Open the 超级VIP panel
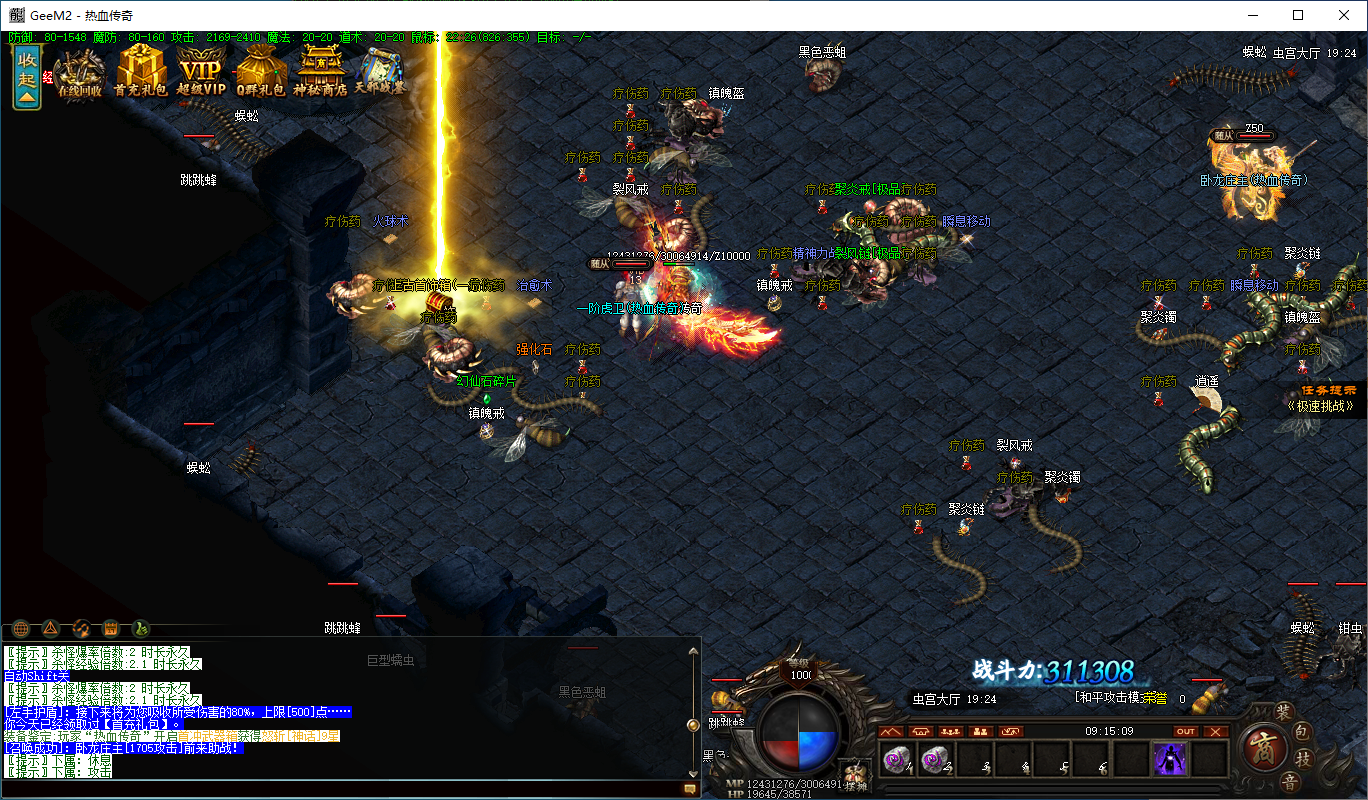Screen dimensions: 1368x800 [x=200, y=72]
